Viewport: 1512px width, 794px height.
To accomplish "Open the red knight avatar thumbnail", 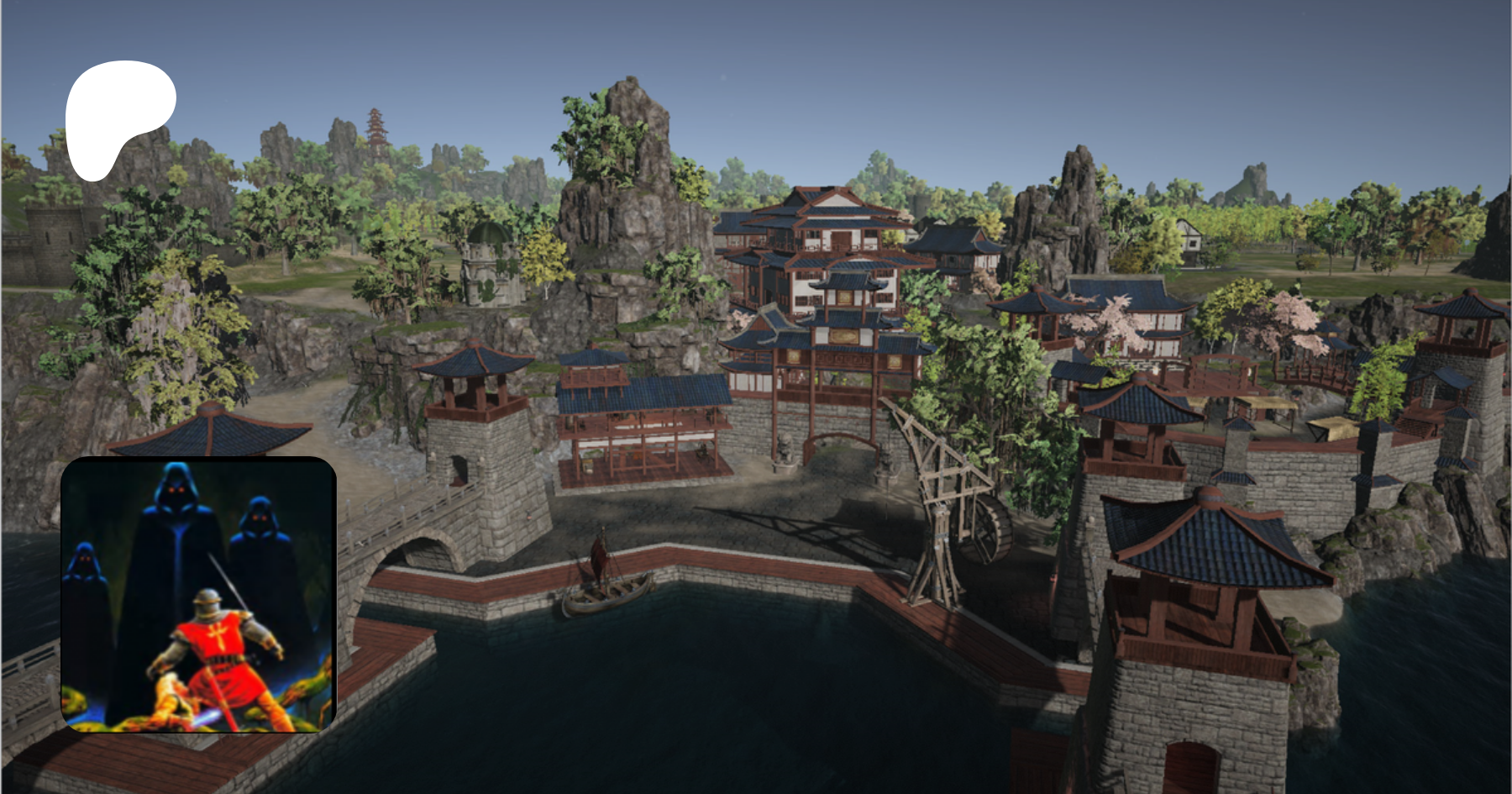I will (x=199, y=594).
